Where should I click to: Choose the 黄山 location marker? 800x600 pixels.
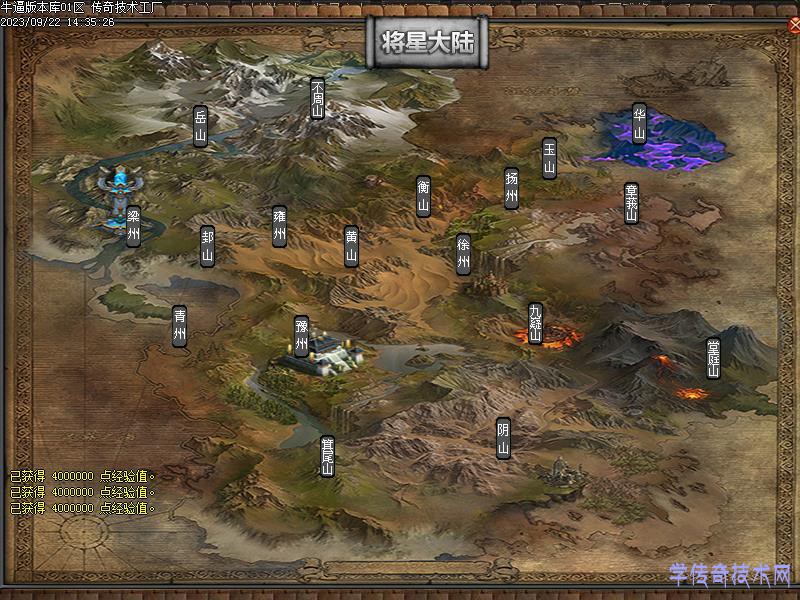pyautogui.click(x=351, y=247)
